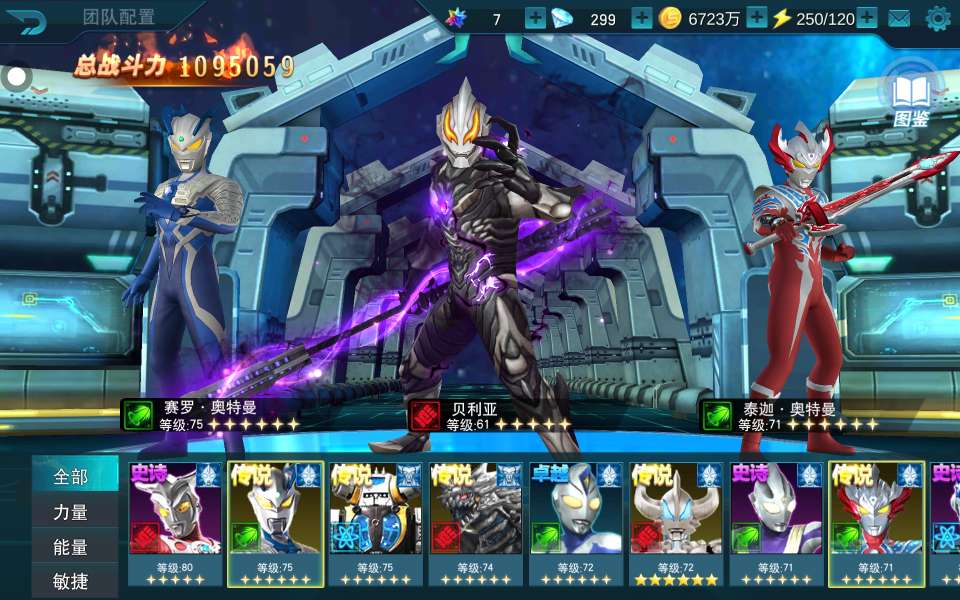The image size is (960, 600).
Task: Open the 图鉴 encyclopedia book
Action: 910,100
